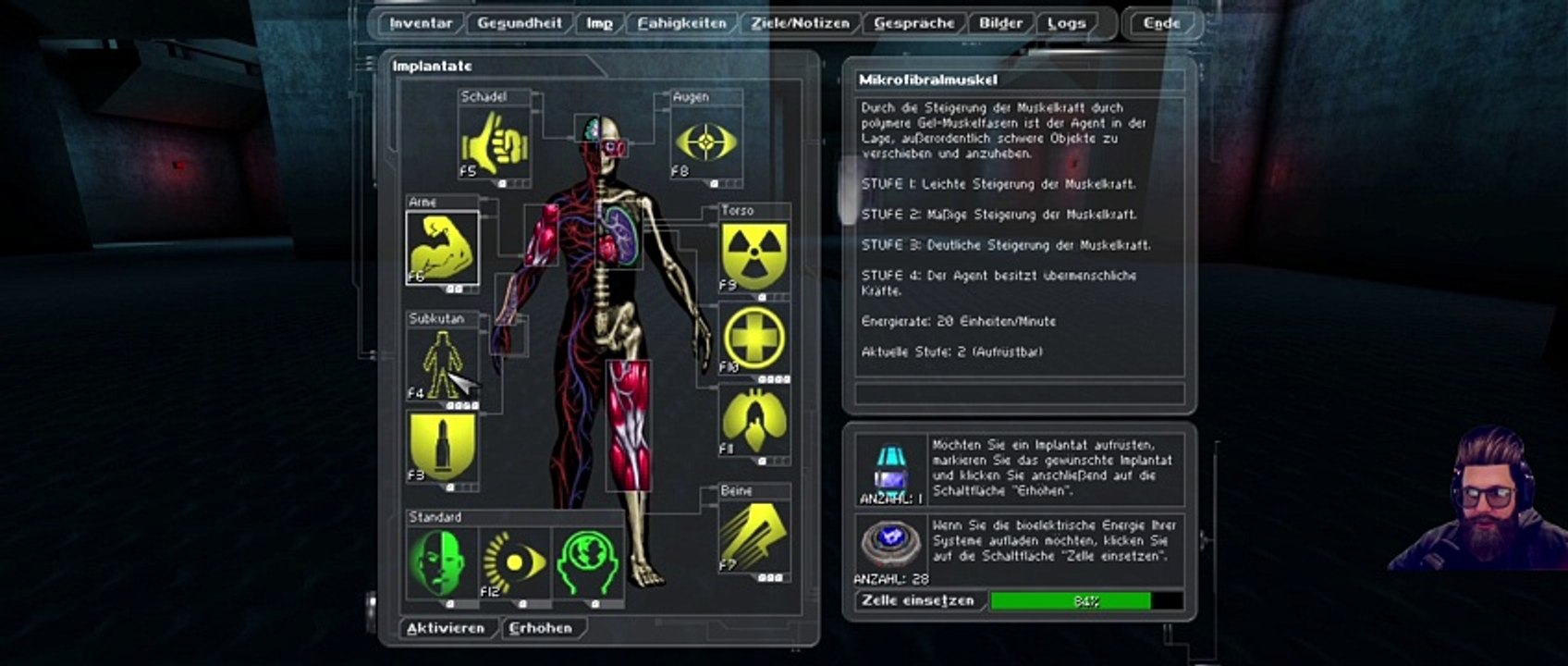Use a bioelectric cell via Zelle einsetzen

click(x=917, y=601)
